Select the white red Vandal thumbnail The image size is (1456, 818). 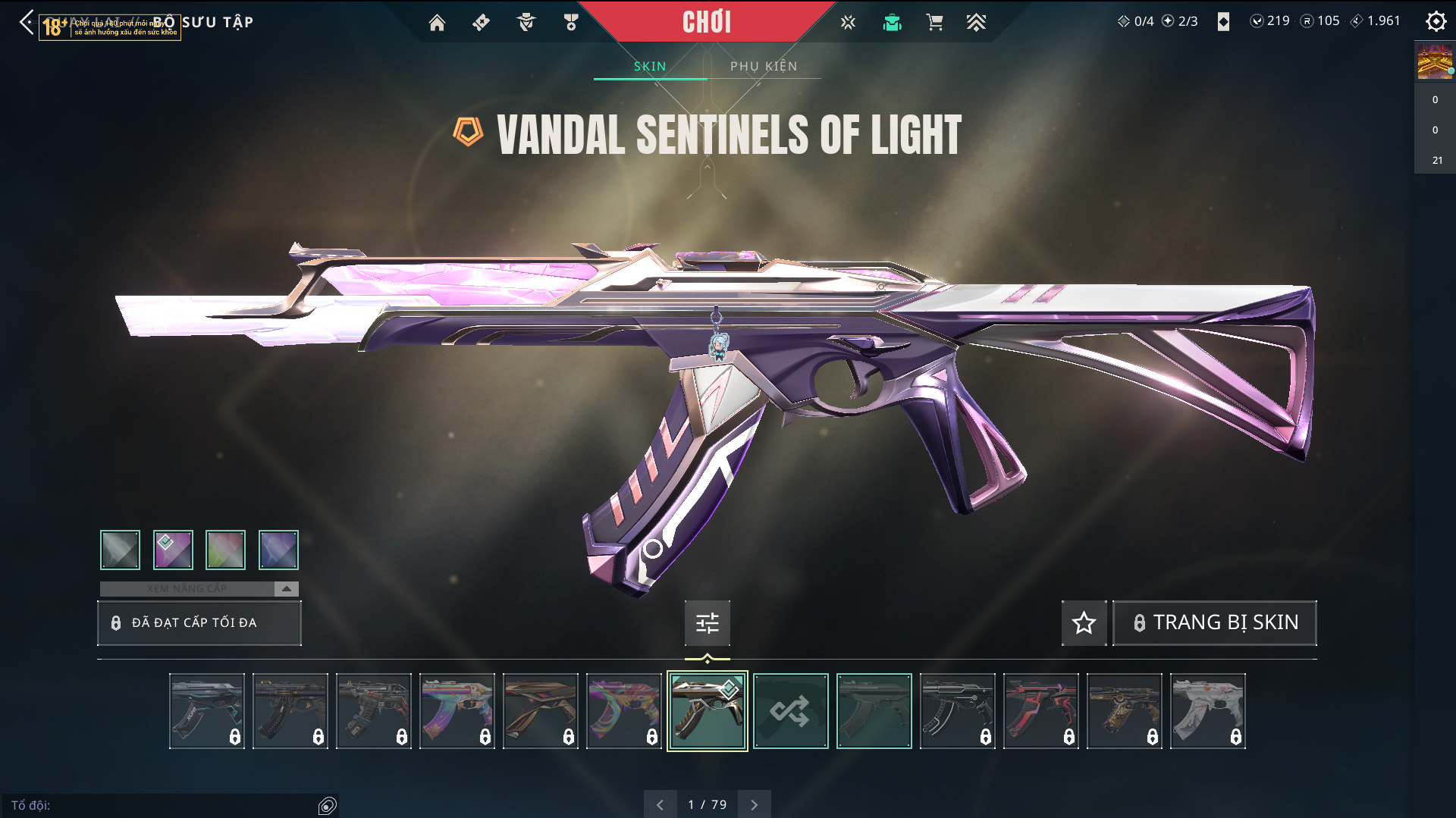[1207, 711]
